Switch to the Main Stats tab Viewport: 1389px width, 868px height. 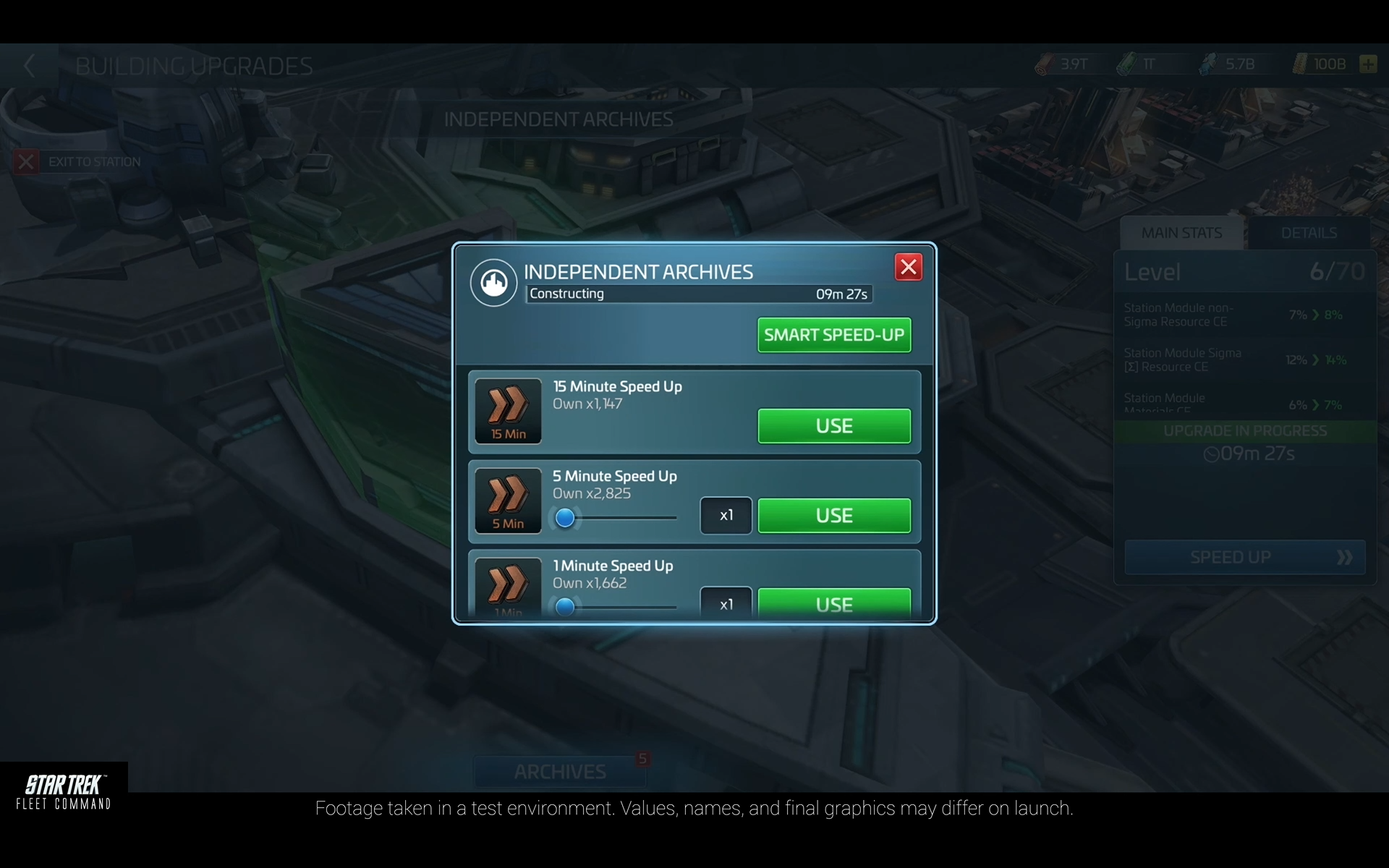(1181, 233)
